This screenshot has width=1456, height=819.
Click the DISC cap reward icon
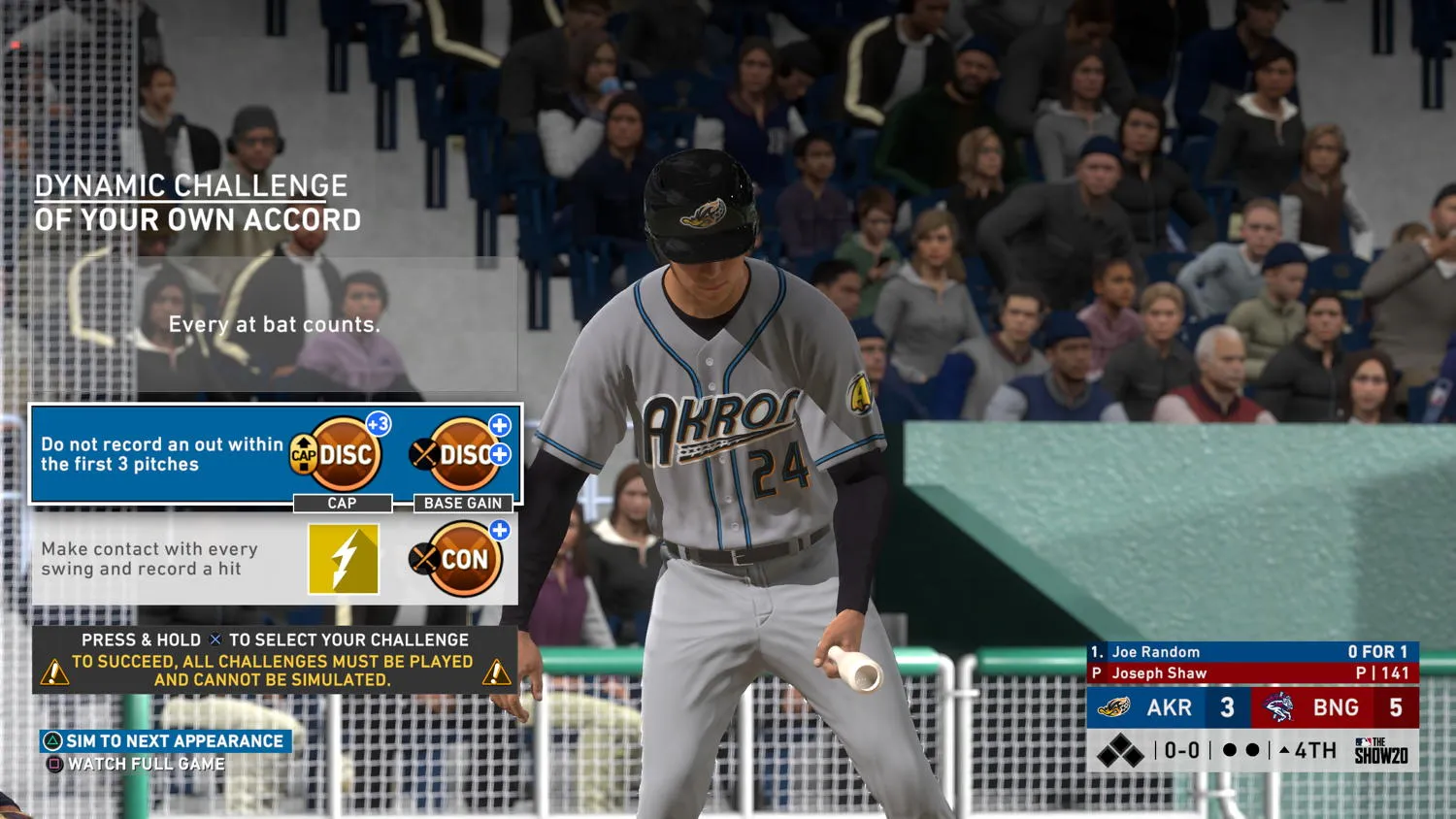tap(342, 454)
